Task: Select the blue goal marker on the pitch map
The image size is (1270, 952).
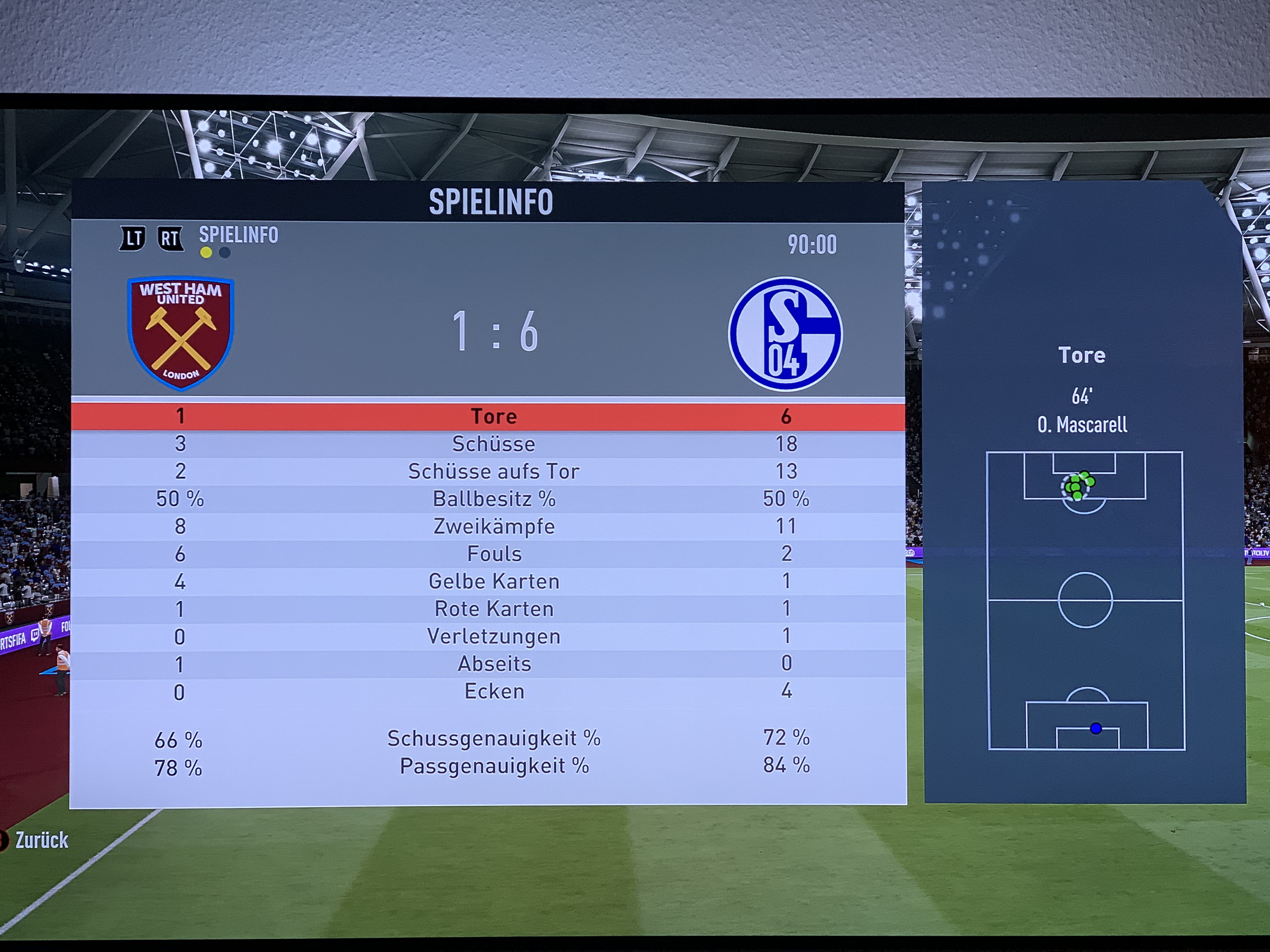Action: click(1096, 728)
